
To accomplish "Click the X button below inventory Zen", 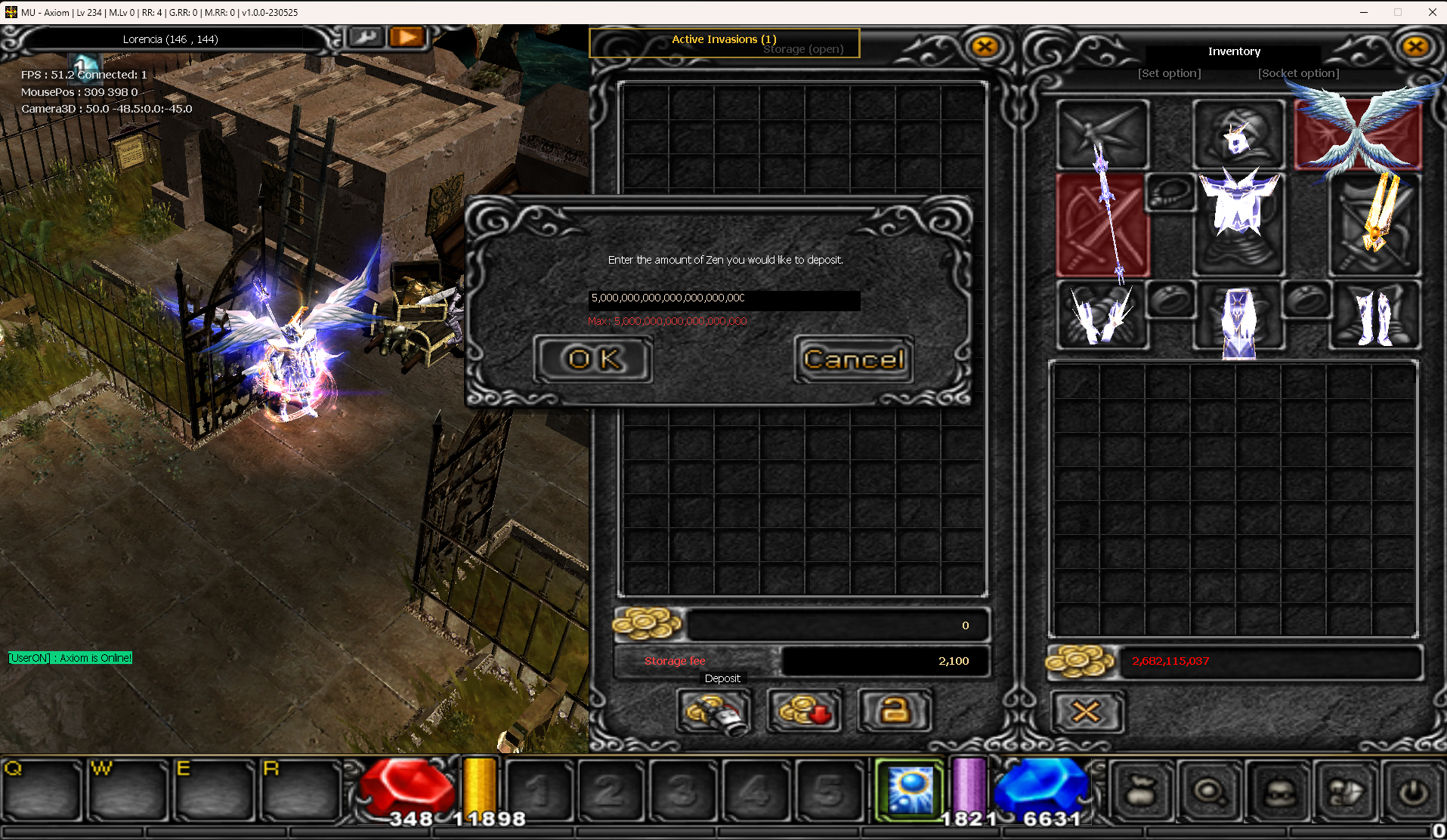I will [1086, 712].
